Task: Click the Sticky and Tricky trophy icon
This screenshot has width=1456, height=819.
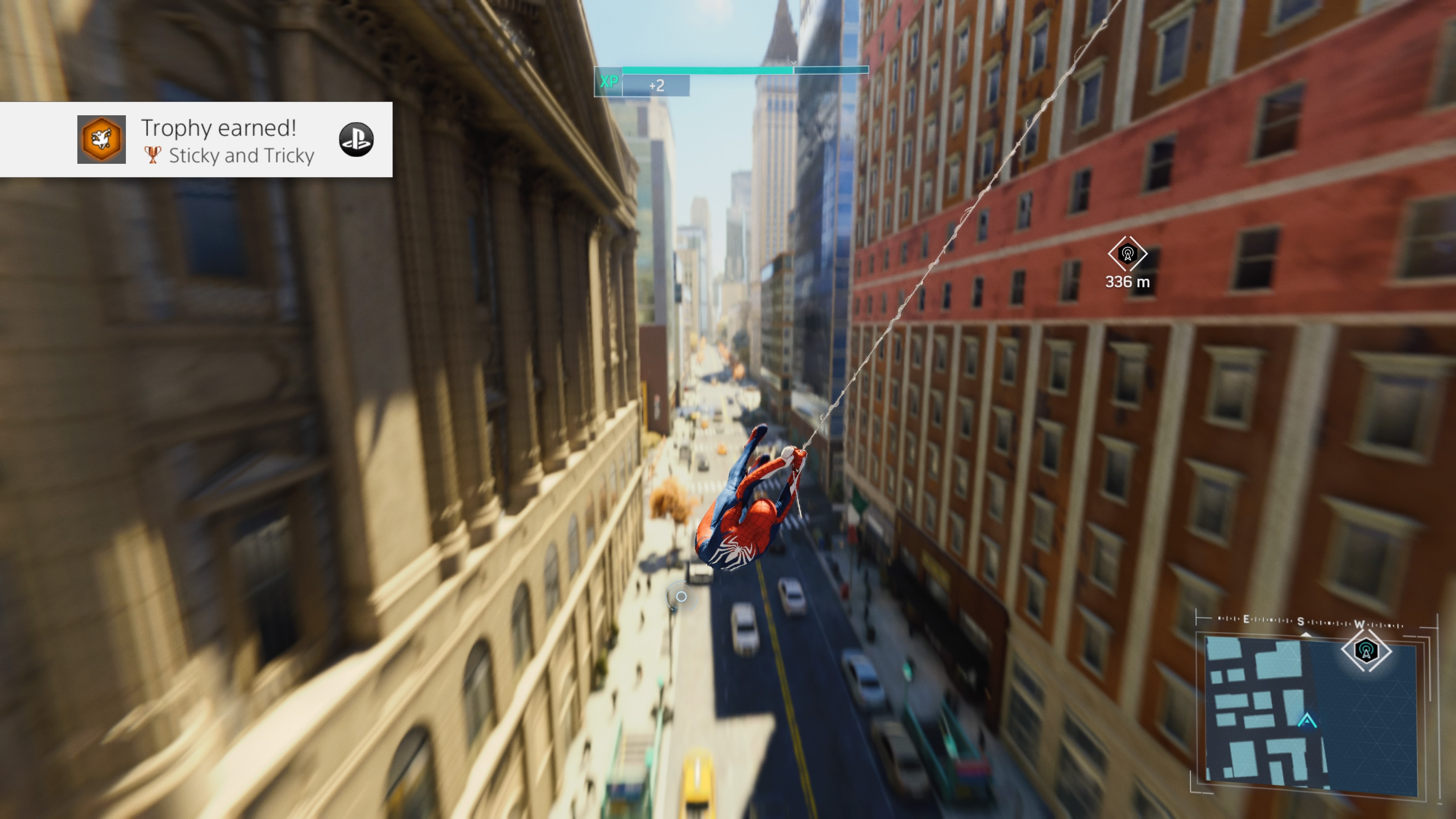Action: [102, 140]
